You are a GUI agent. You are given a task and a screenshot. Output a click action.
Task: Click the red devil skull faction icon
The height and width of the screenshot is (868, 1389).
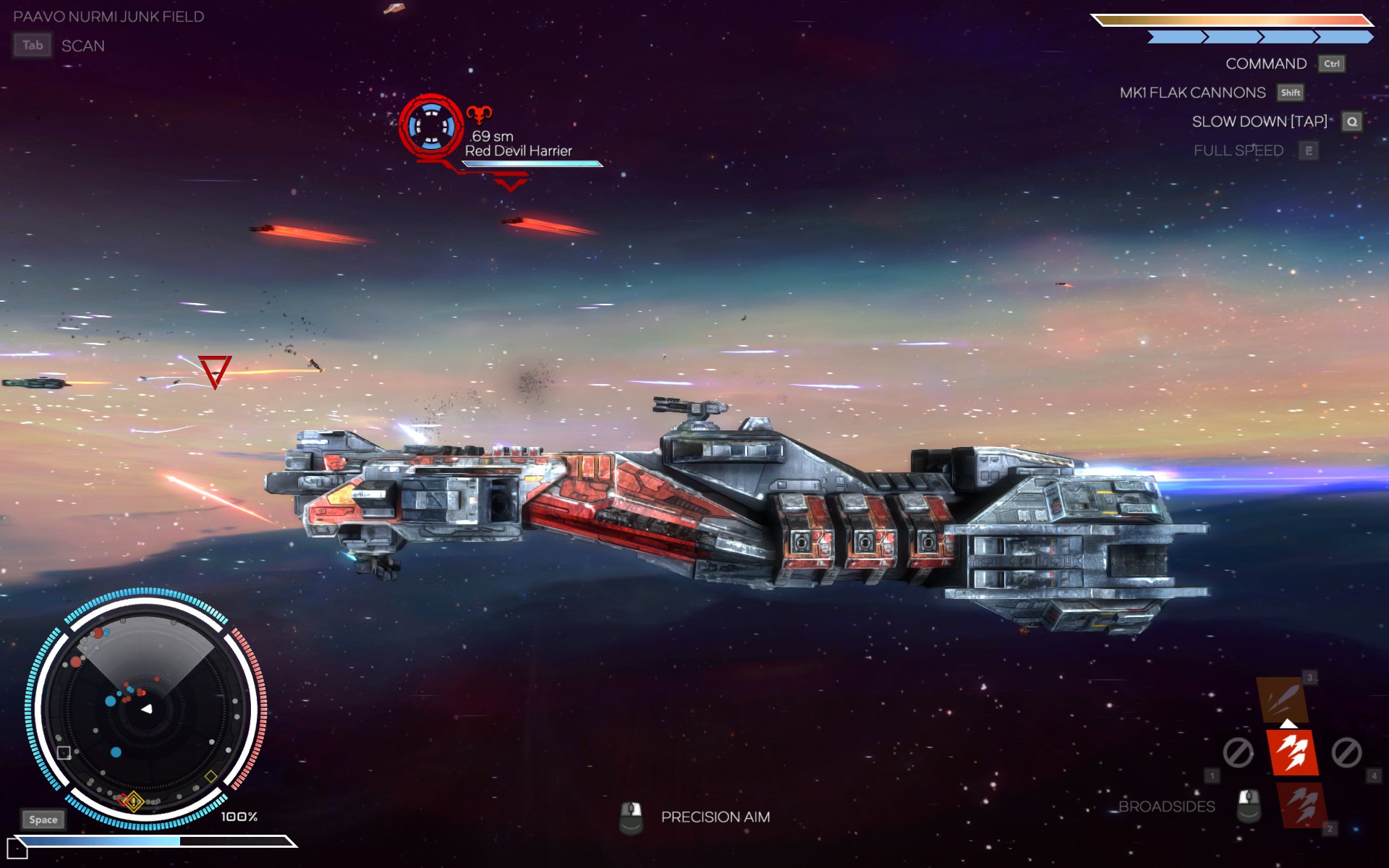[x=479, y=114]
